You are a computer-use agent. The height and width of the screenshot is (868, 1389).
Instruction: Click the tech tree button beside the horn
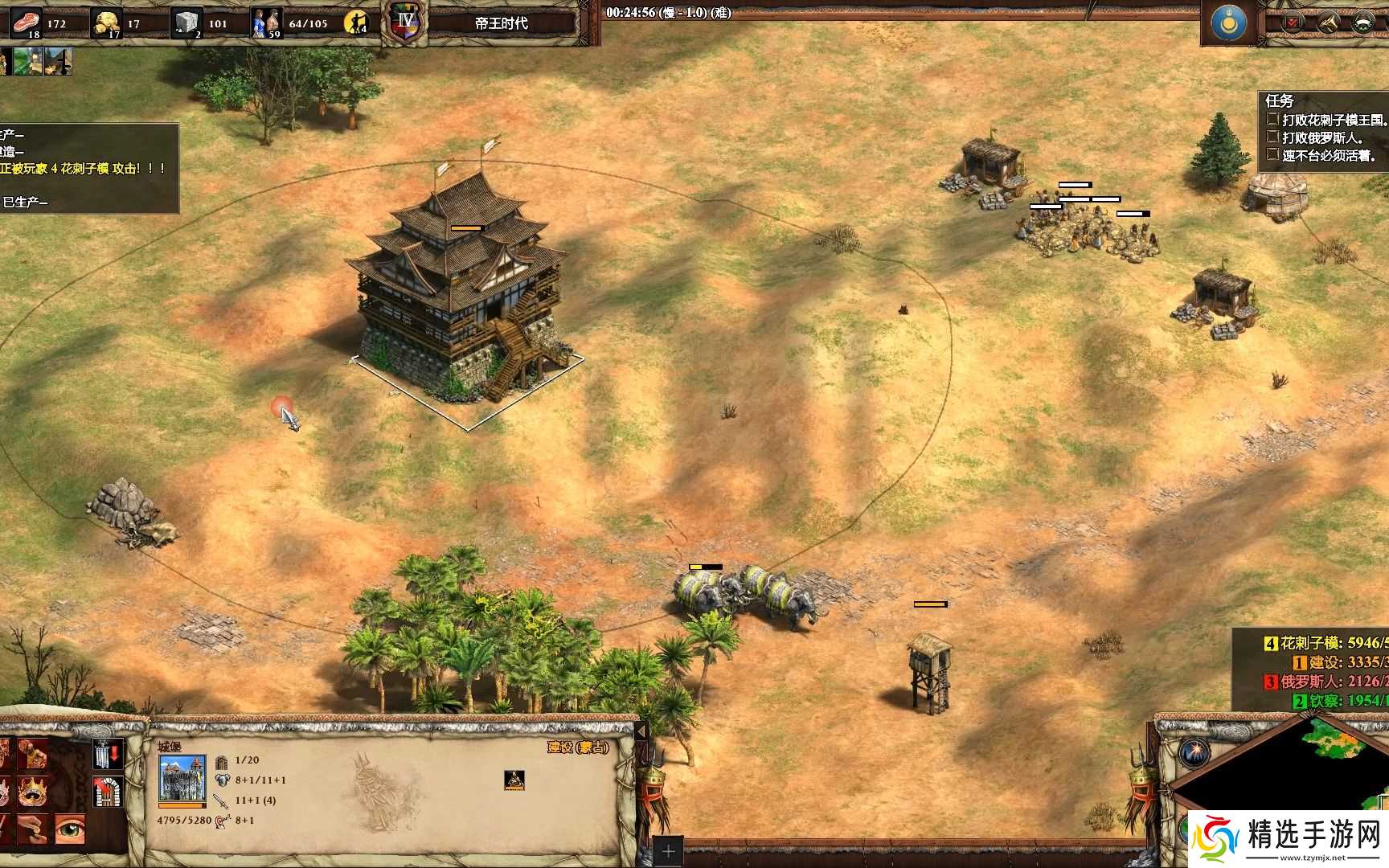tap(1362, 23)
